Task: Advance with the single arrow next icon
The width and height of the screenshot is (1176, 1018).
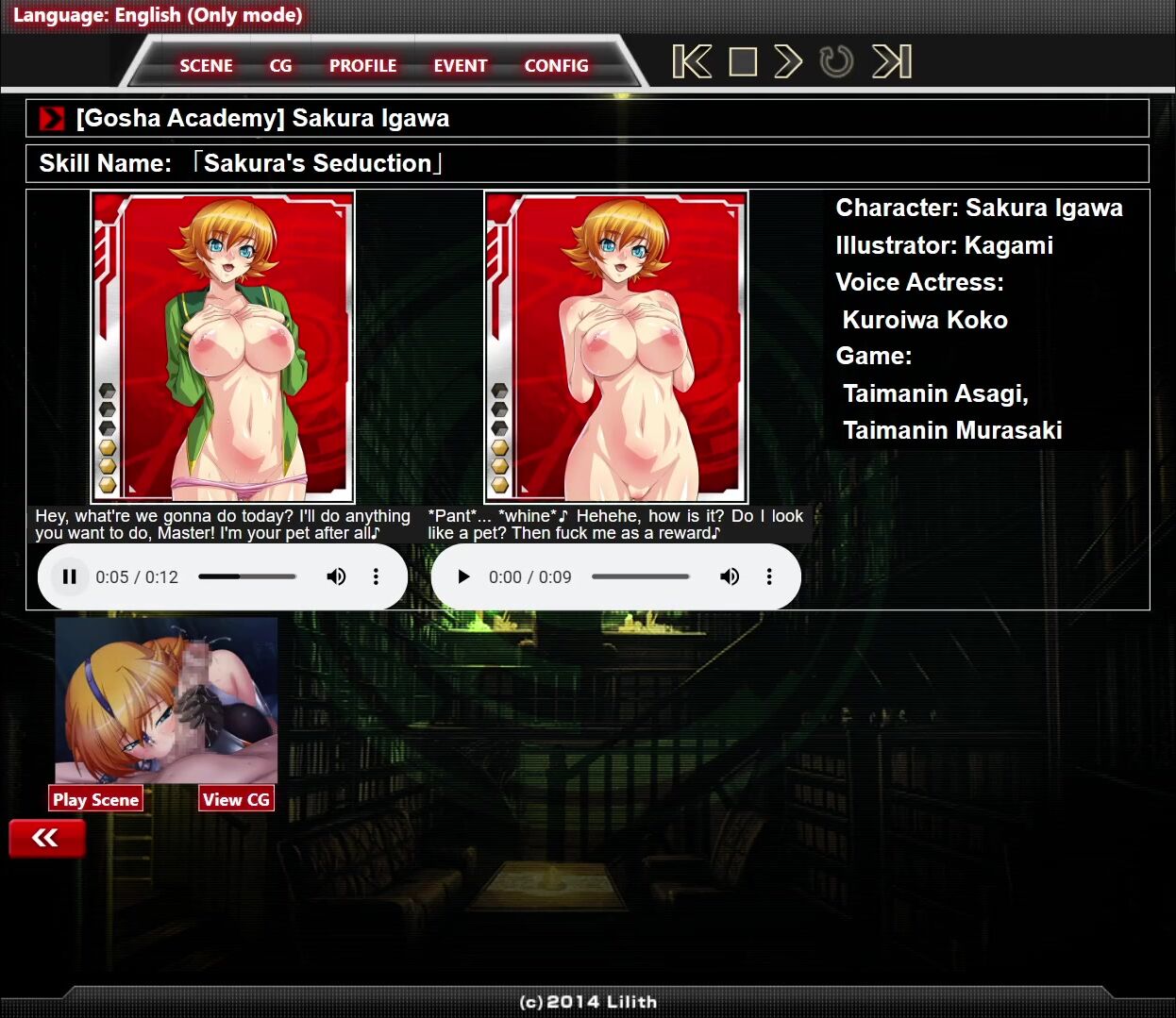Action: click(x=788, y=62)
